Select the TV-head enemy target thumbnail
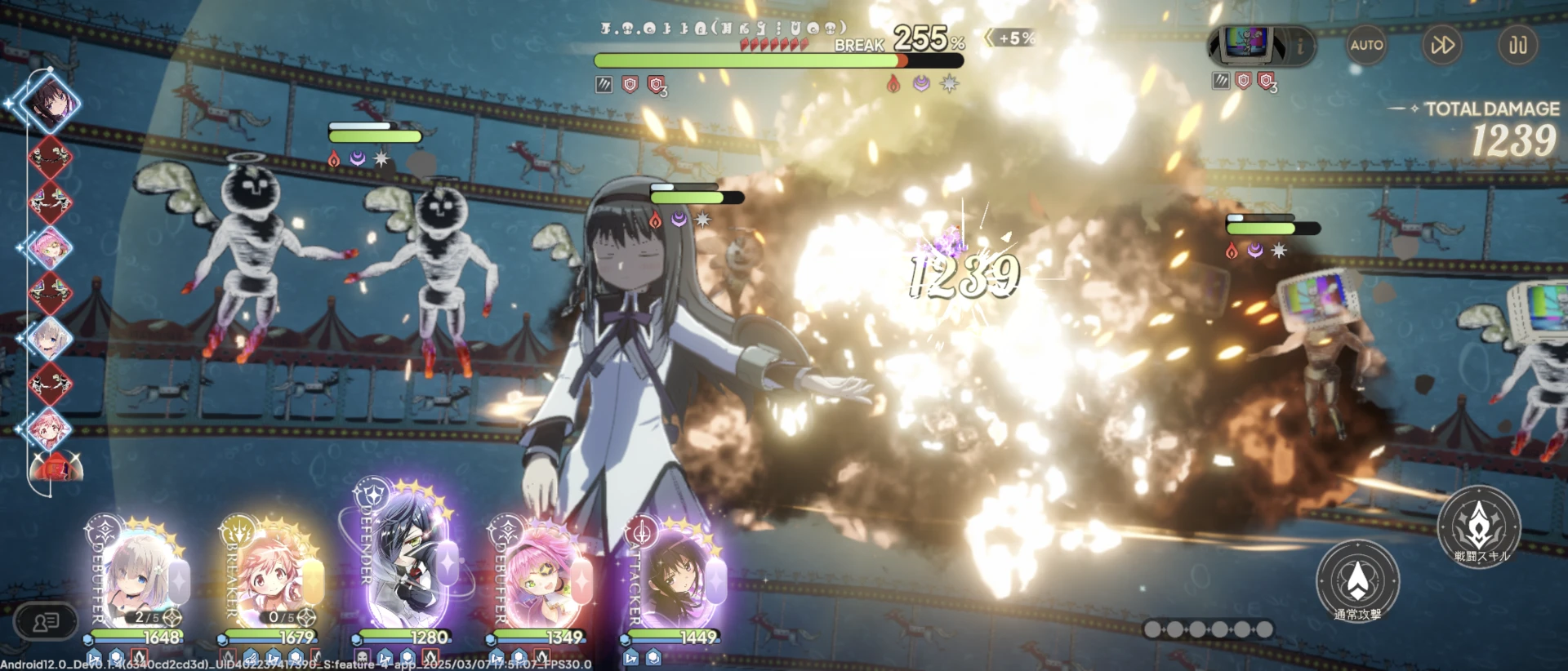1568x671 pixels. click(x=1248, y=43)
